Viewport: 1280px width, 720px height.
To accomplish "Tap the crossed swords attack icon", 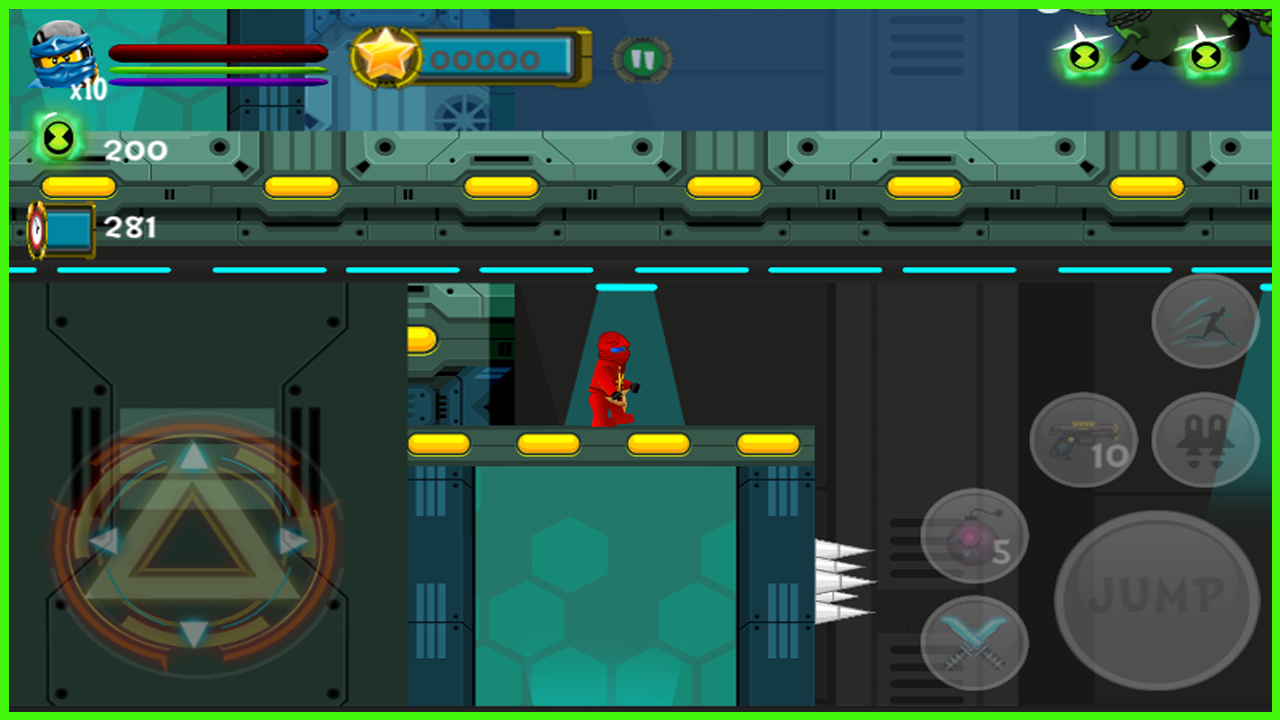I will point(975,643).
